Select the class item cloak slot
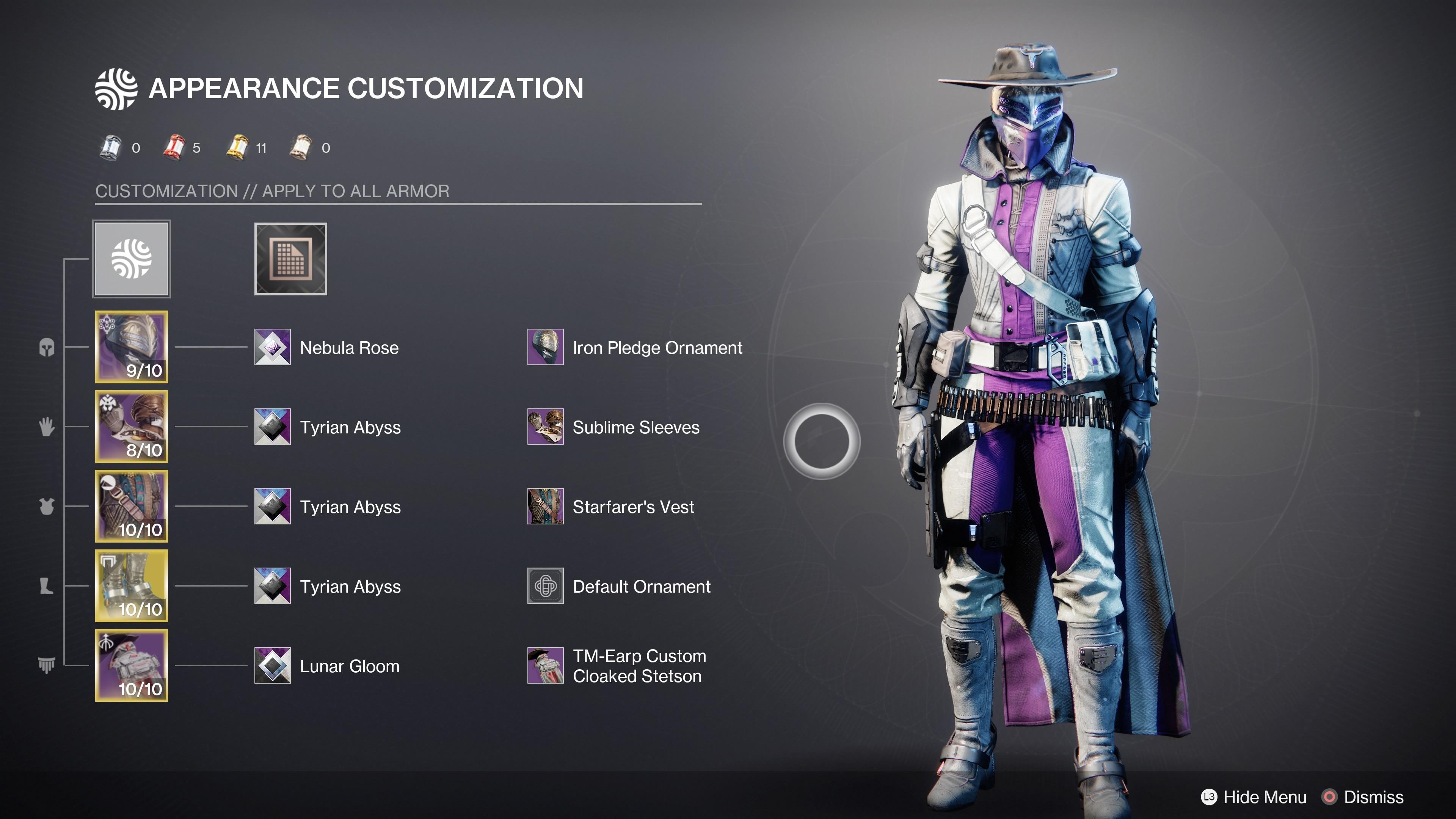The width and height of the screenshot is (1456, 819). pyautogui.click(x=131, y=665)
